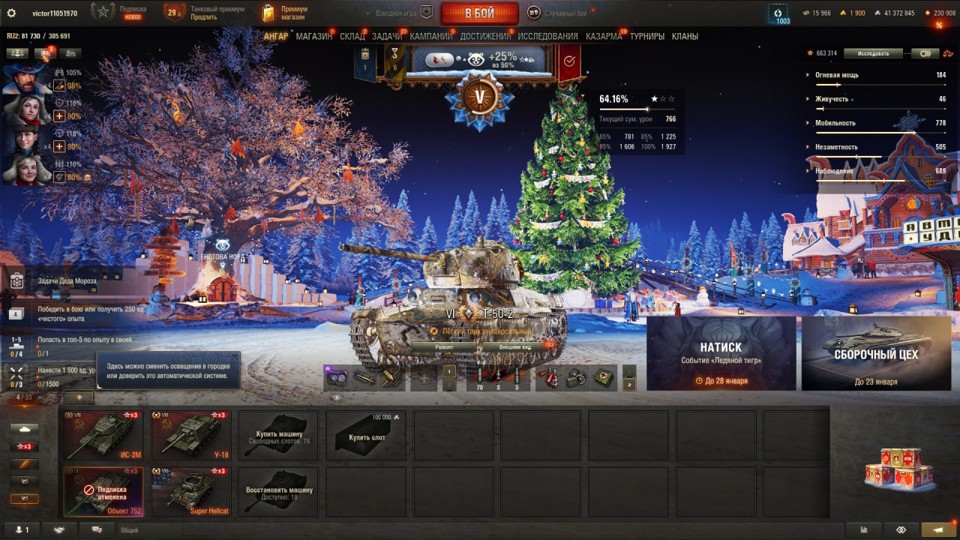
Task: Select the ИС-2М tank in the carousel
Action: coord(103,435)
